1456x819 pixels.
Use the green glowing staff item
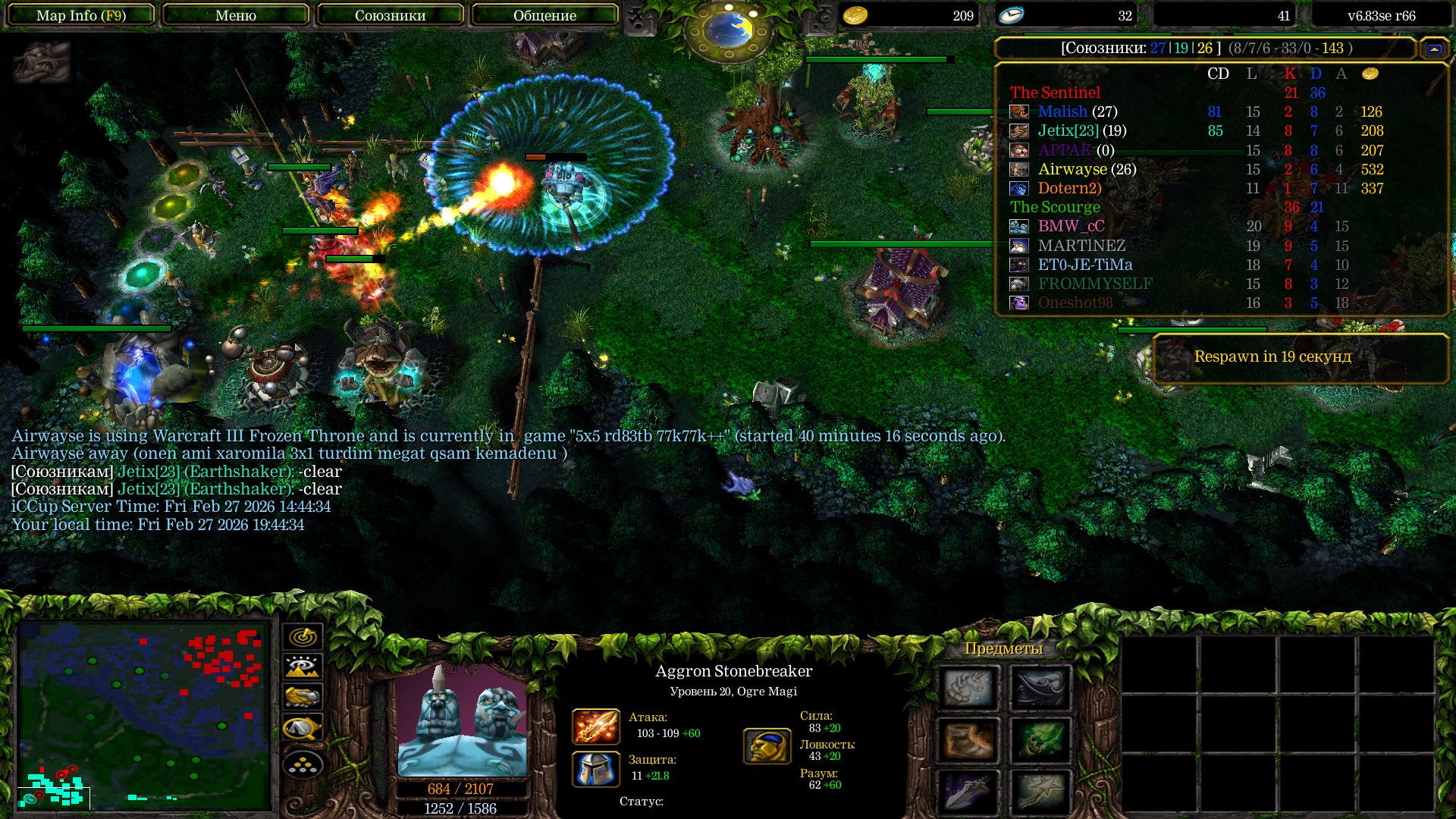click(x=1040, y=740)
